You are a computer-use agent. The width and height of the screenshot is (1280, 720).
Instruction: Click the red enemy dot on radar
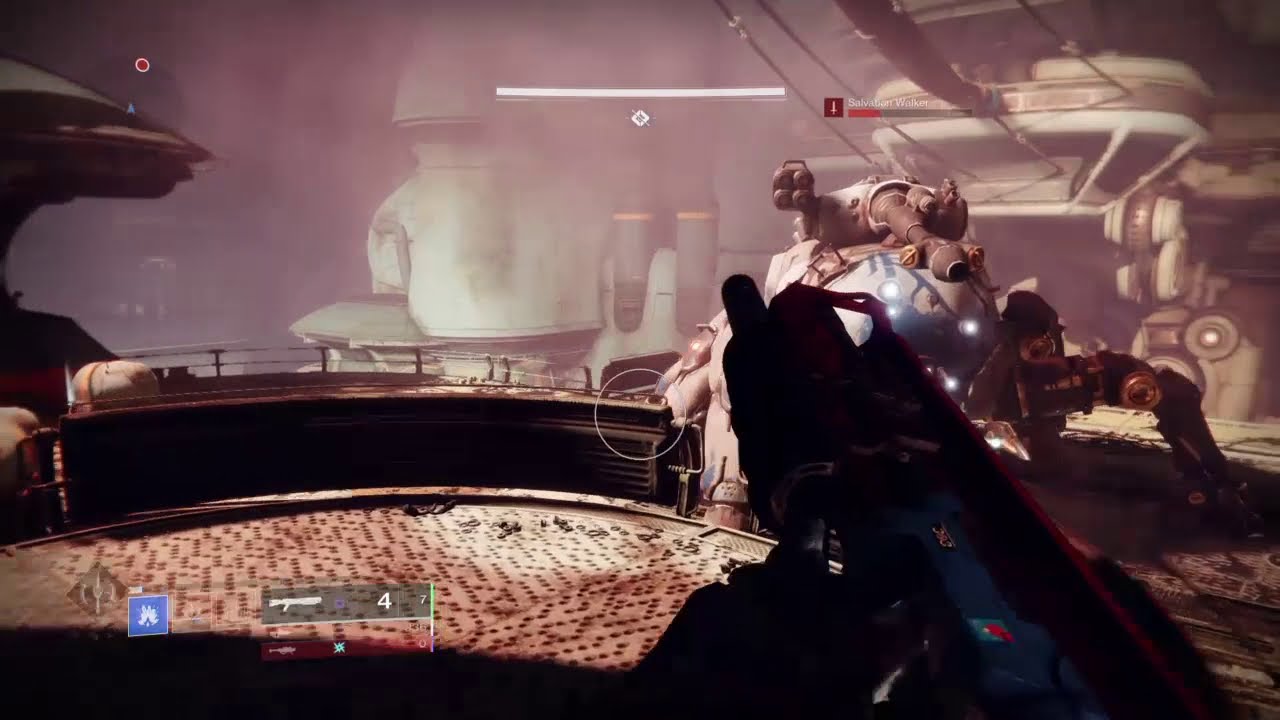(x=142, y=65)
